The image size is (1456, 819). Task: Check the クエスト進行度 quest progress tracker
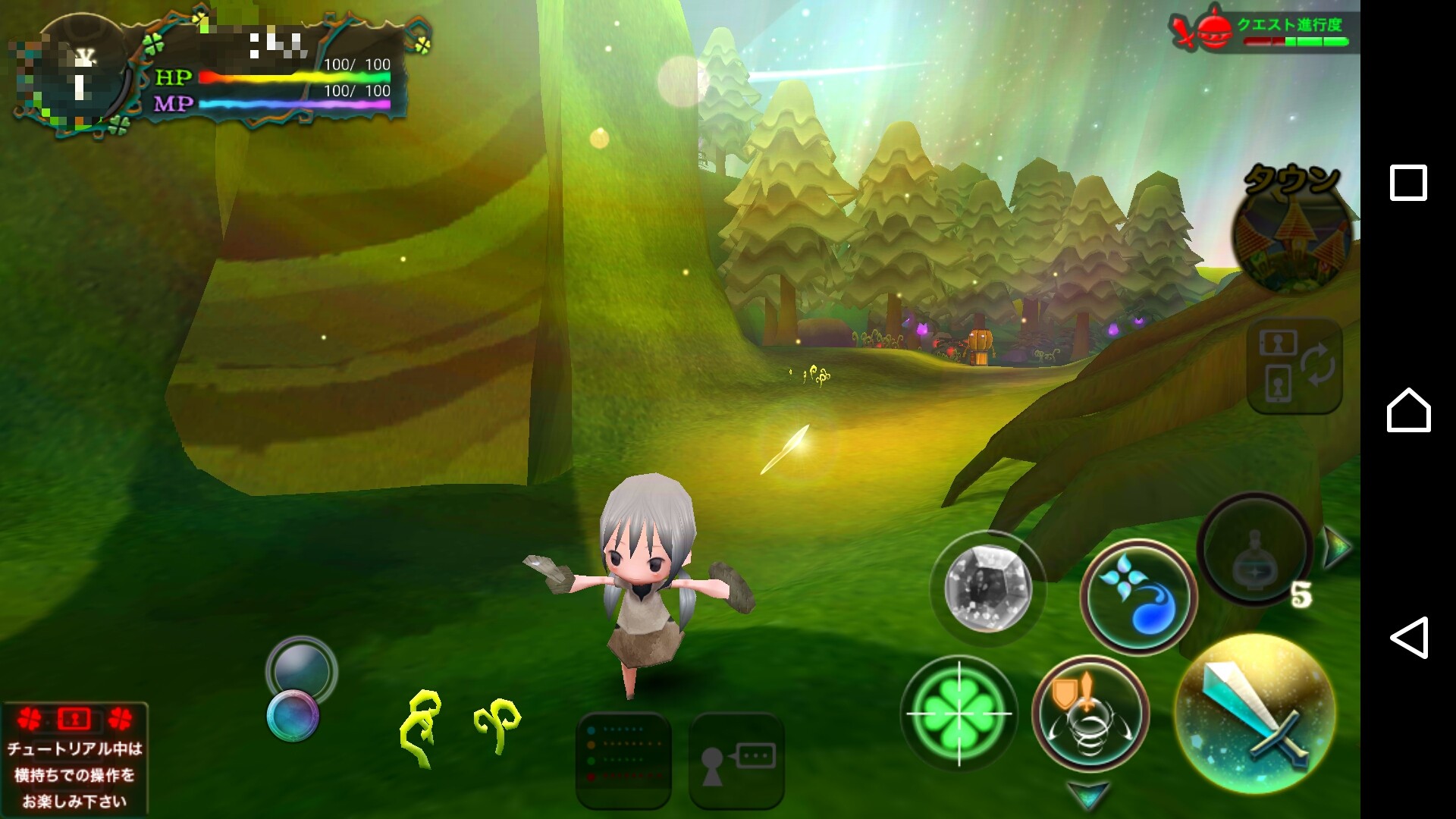pos(1263,32)
